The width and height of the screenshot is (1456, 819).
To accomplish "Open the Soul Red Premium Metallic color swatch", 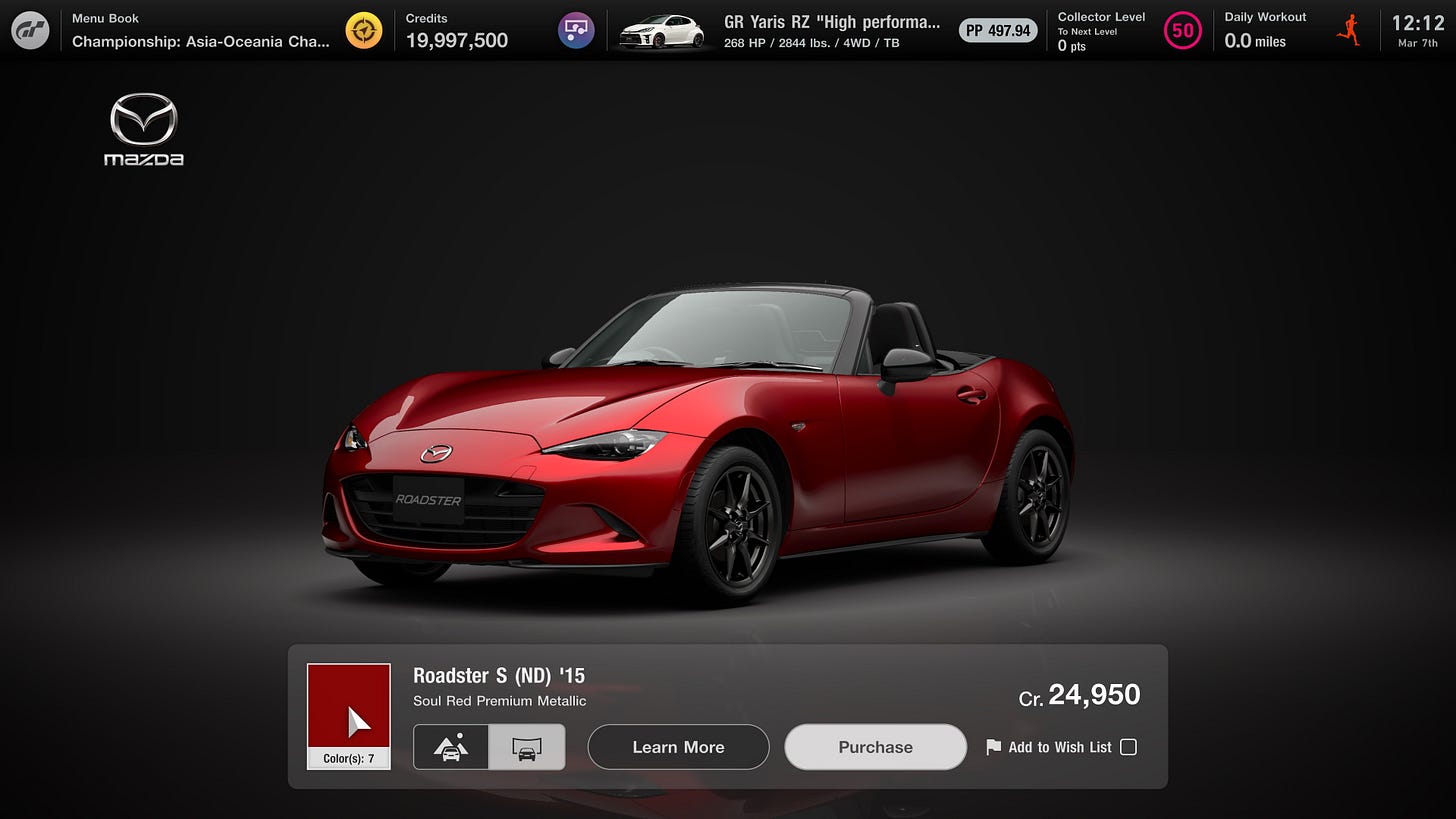I will click(348, 707).
